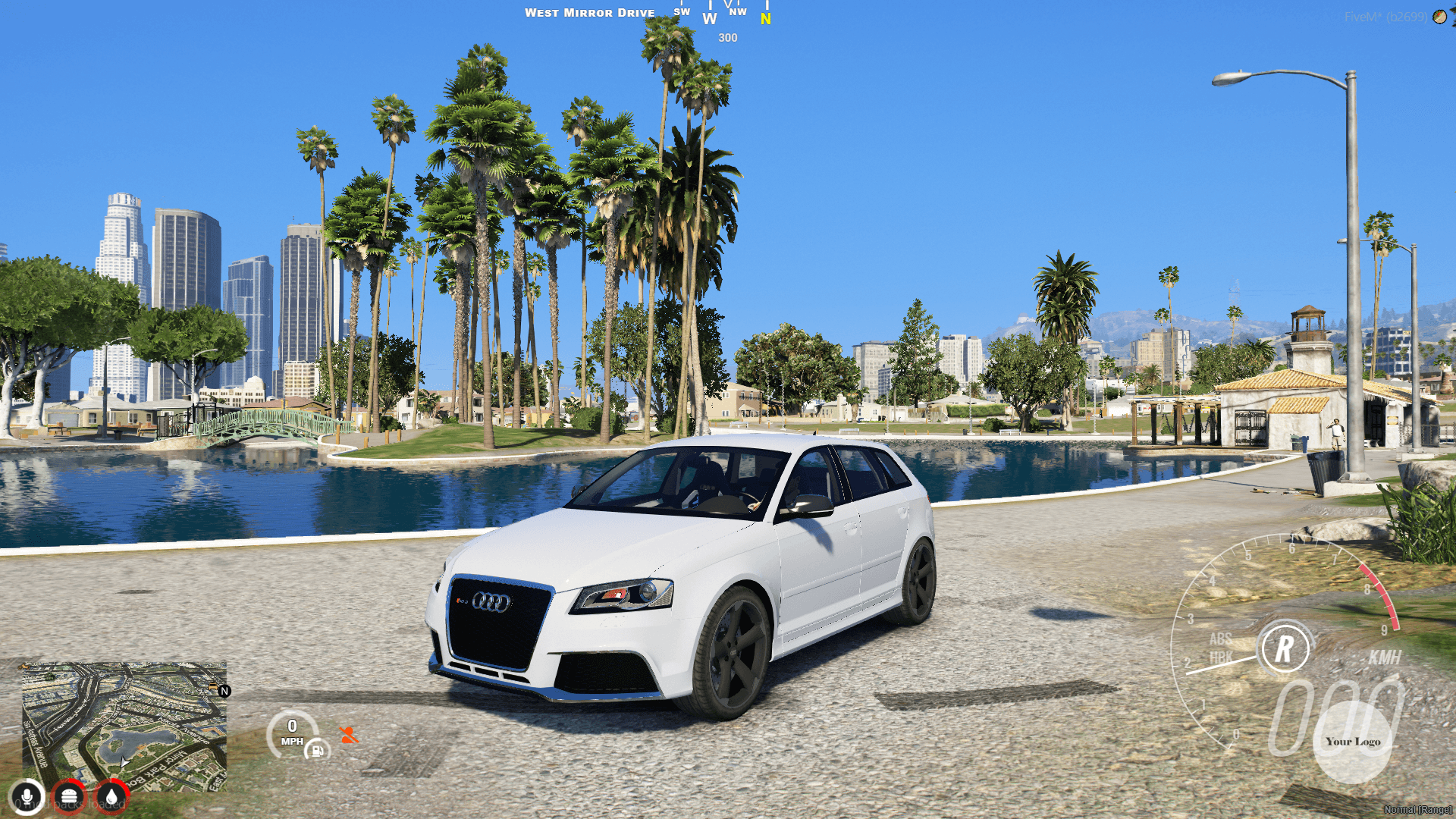This screenshot has height=819, width=1456.
Task: Select the microphone voice chat icon
Action: (27, 795)
